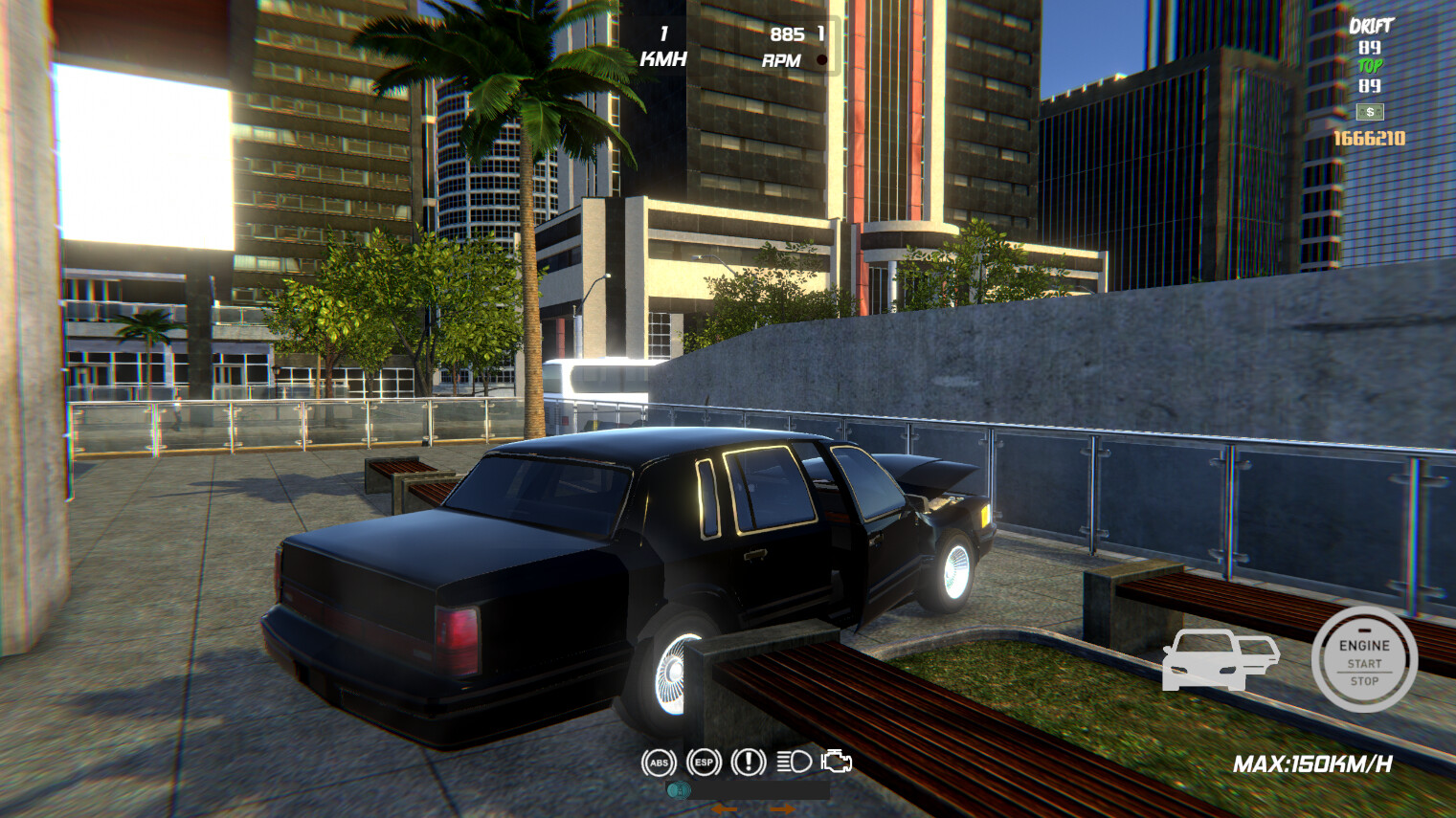Click the right orange arrow

(783, 808)
